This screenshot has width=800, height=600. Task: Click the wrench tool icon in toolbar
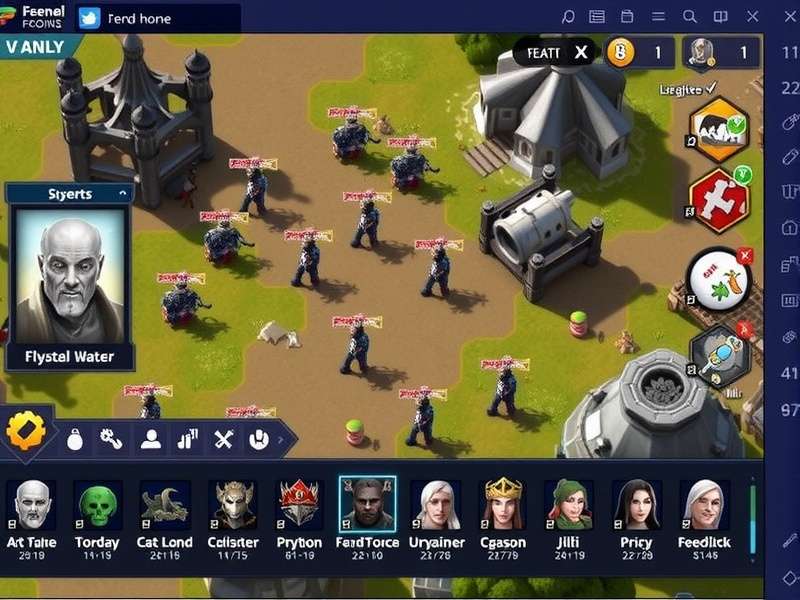coord(111,438)
